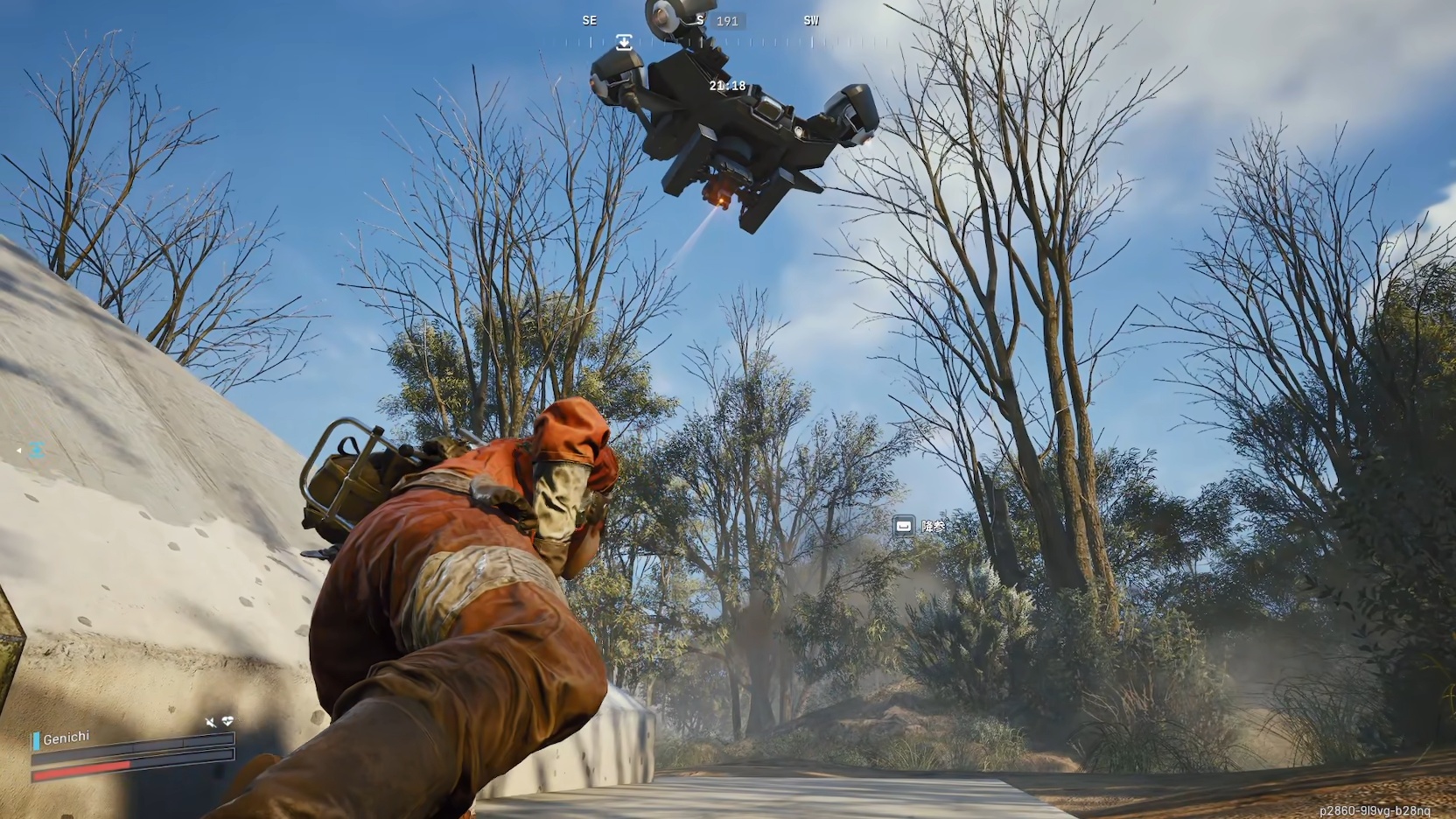
Task: Click the heart pulse status icon
Action: point(228,722)
